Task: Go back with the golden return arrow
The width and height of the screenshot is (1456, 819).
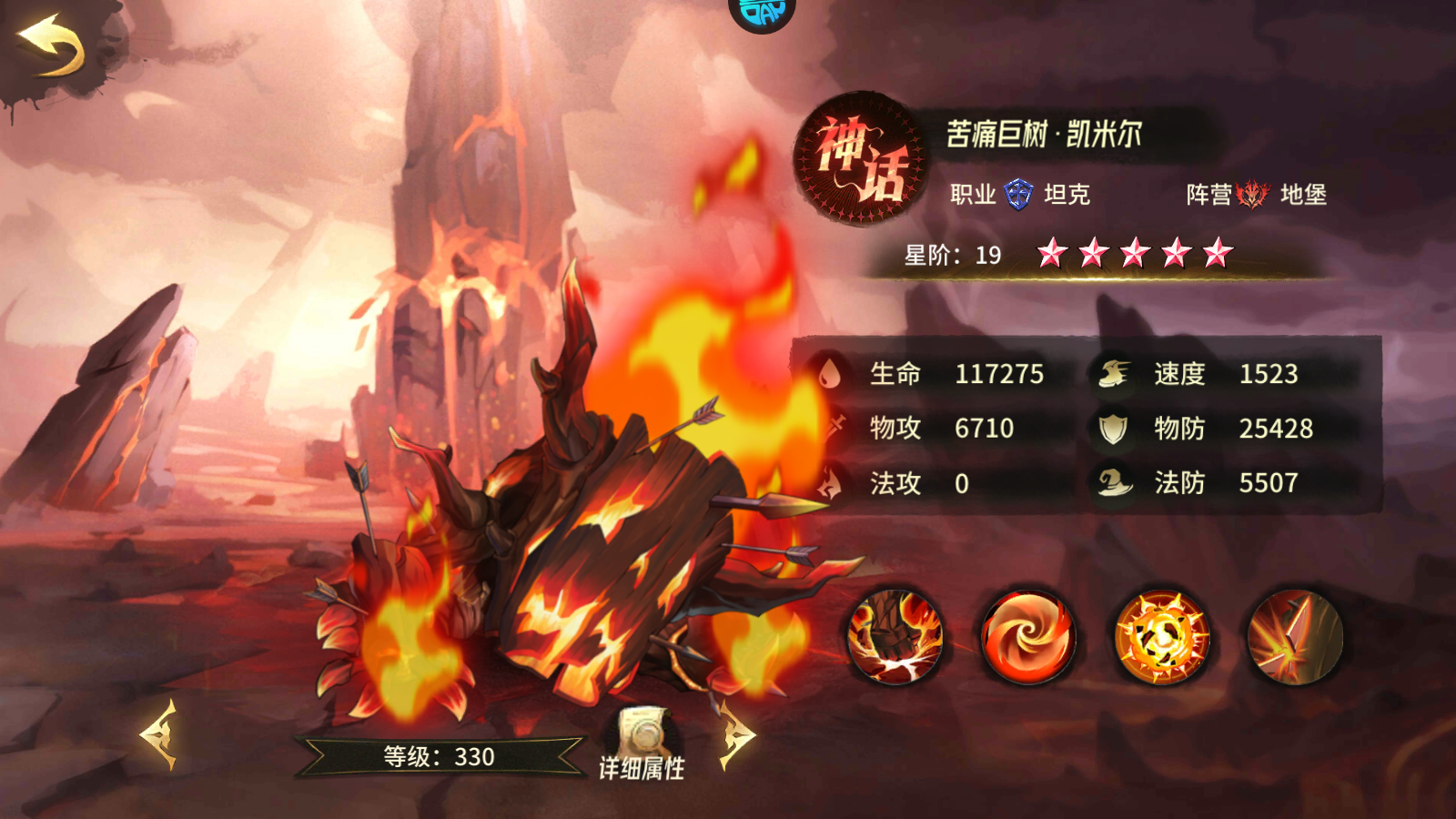Action: pyautogui.click(x=52, y=47)
